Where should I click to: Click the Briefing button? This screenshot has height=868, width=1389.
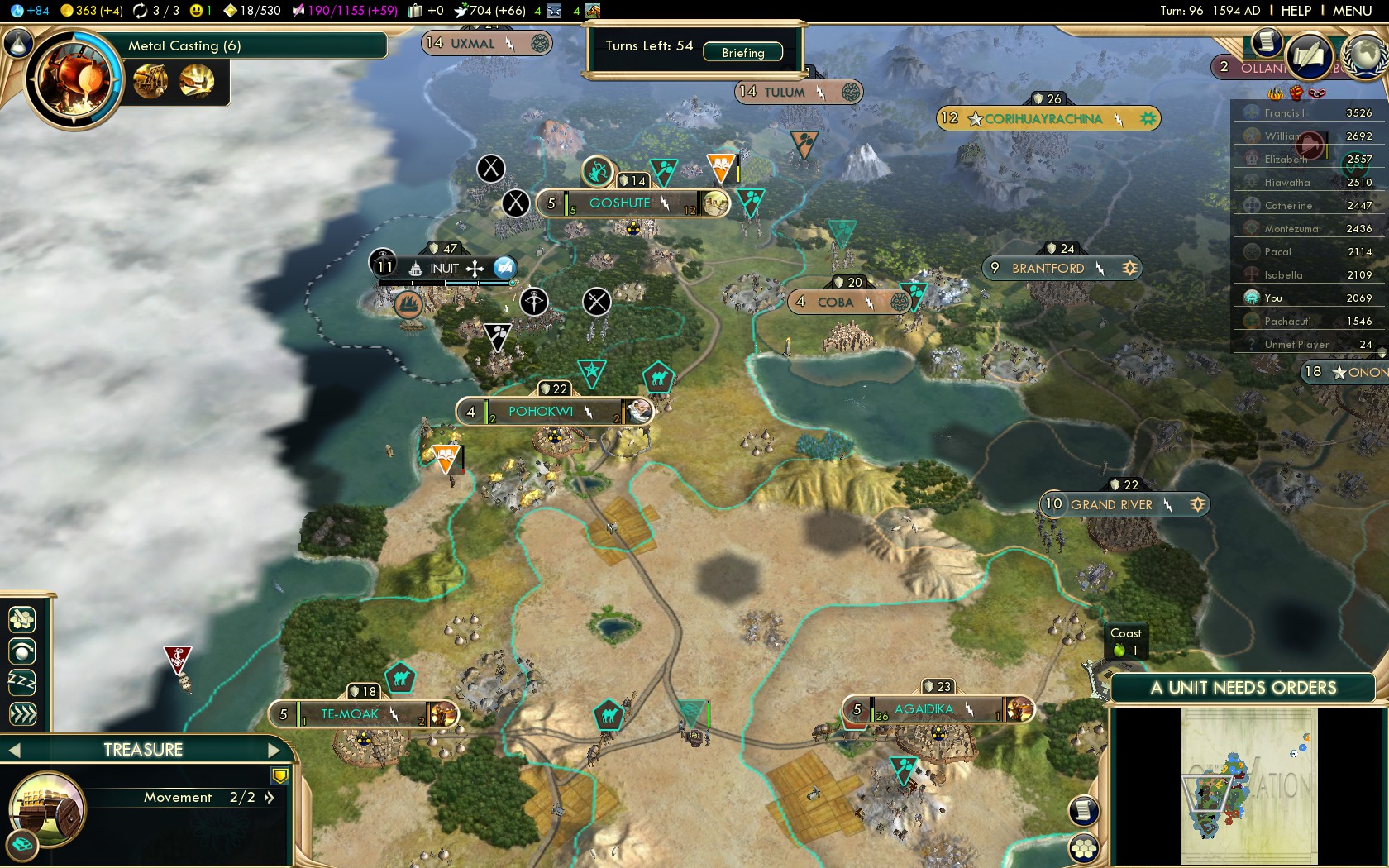pos(742,52)
